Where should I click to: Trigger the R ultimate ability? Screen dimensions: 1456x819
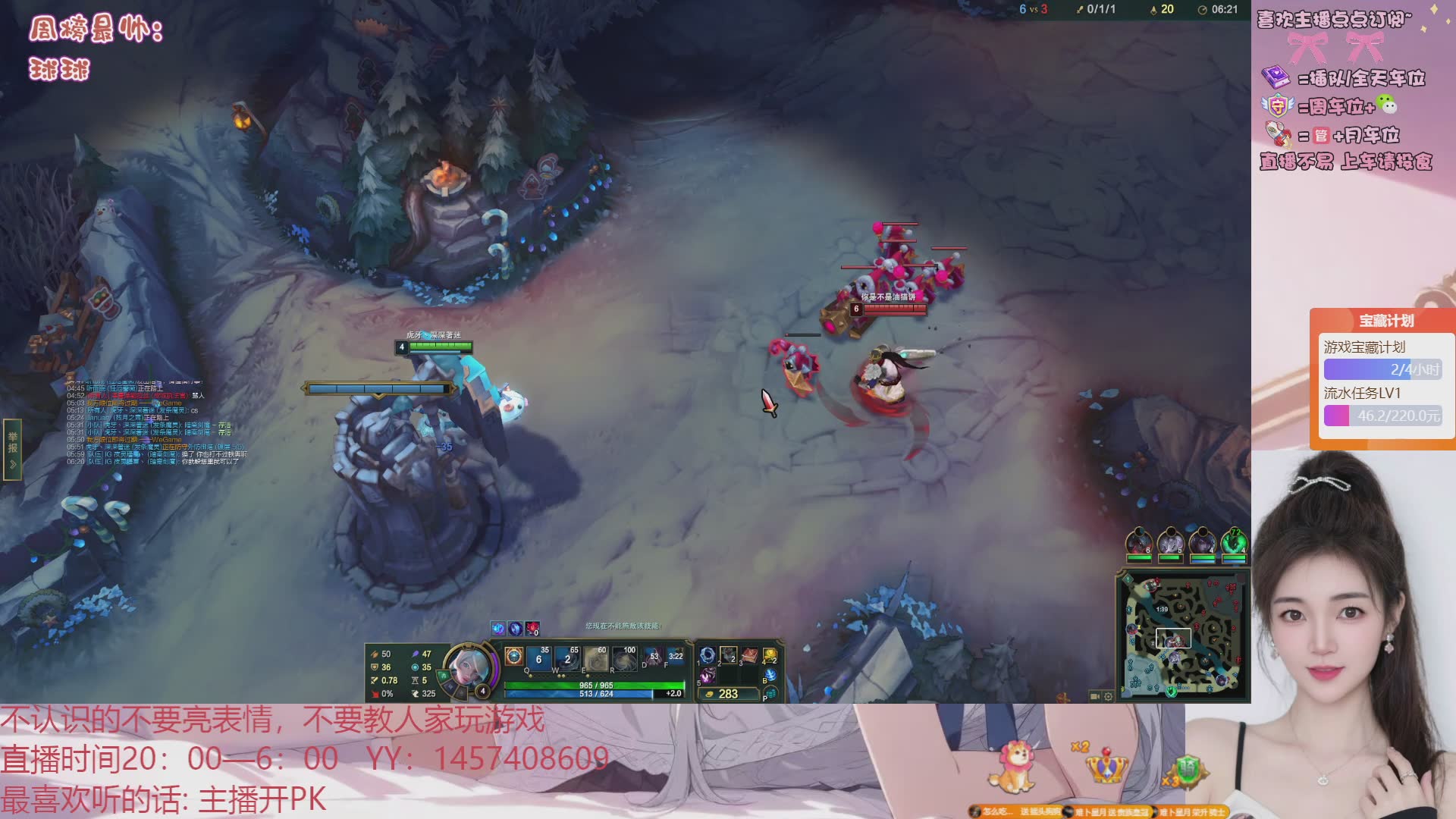tap(625, 658)
